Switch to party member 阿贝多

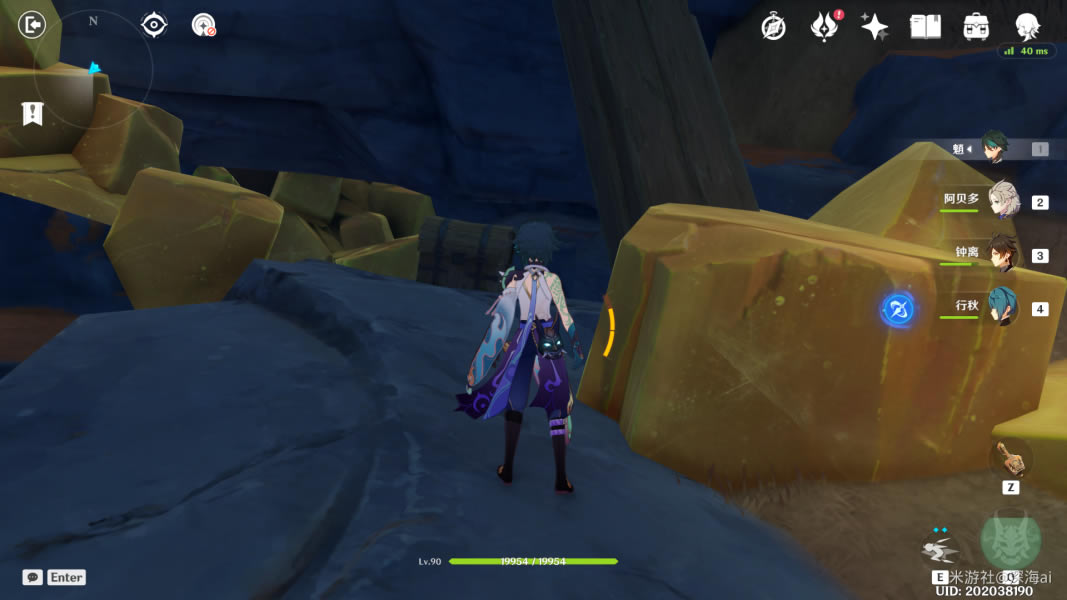1002,200
